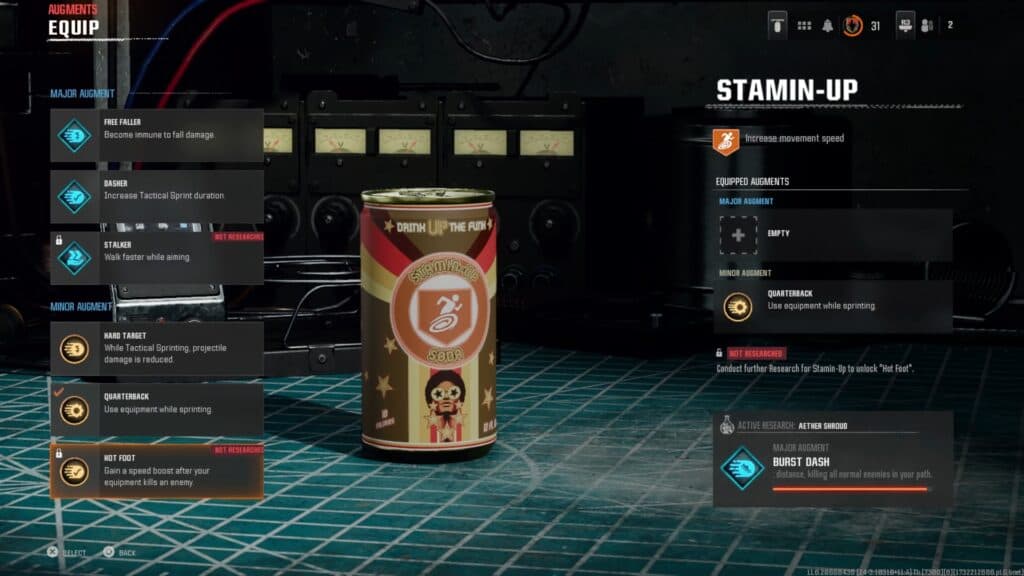Show the player rank emblem
Image resolution: width=1024 pixels, height=576 pixels.
(853, 26)
